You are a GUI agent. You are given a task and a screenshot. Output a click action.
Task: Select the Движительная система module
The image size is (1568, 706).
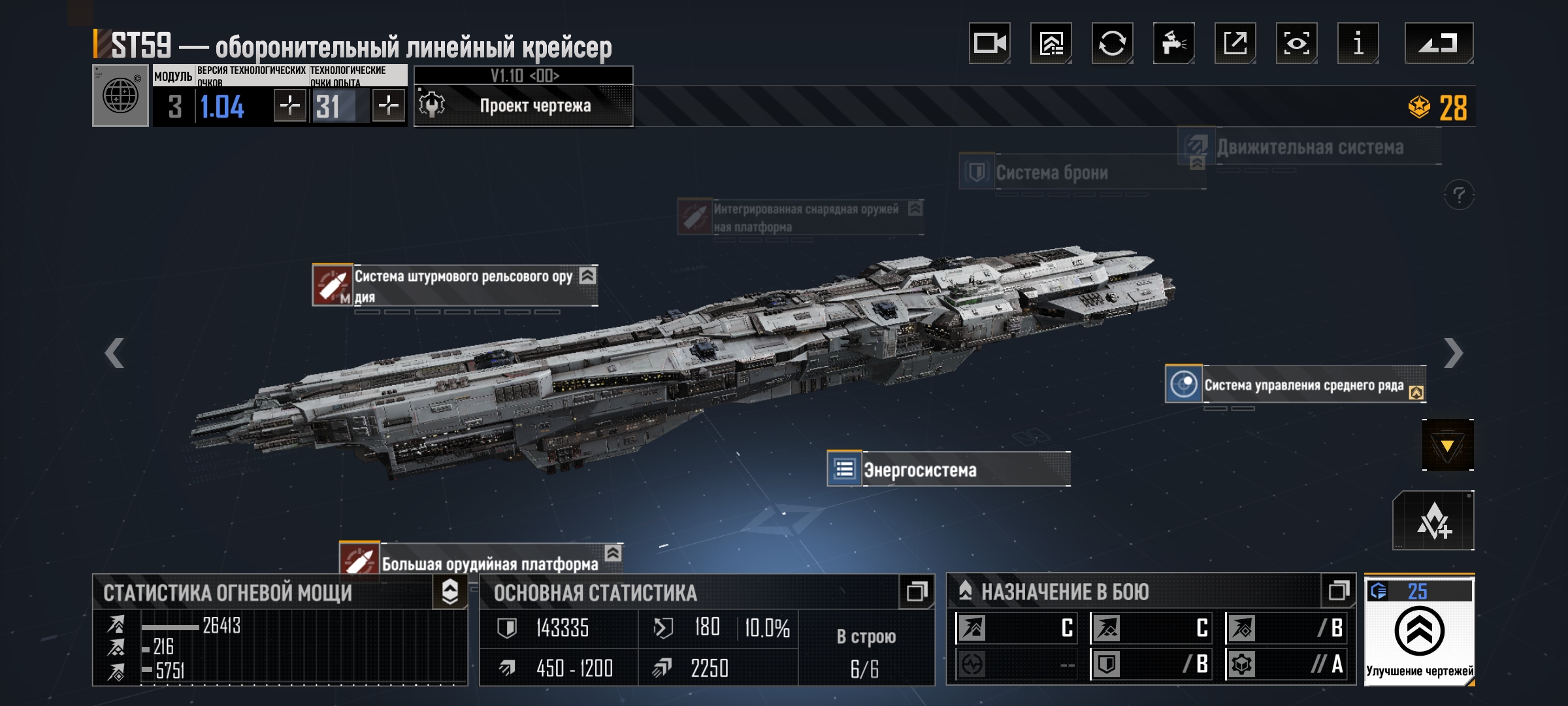(1309, 148)
